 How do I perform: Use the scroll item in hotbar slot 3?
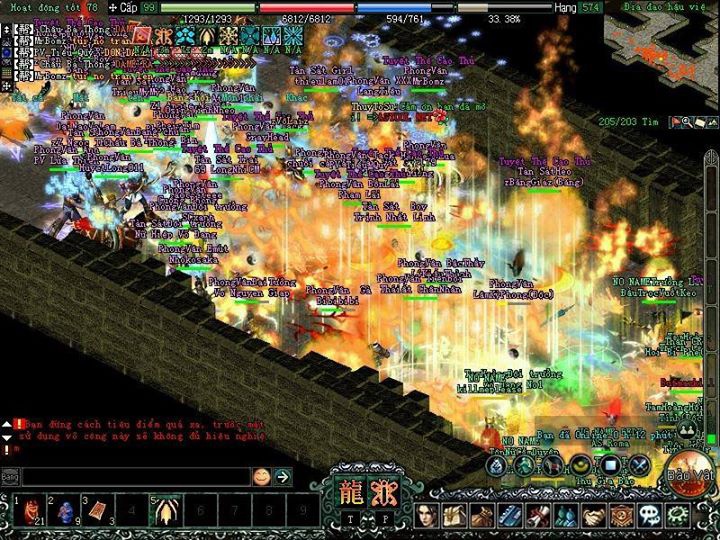pyautogui.click(x=97, y=510)
